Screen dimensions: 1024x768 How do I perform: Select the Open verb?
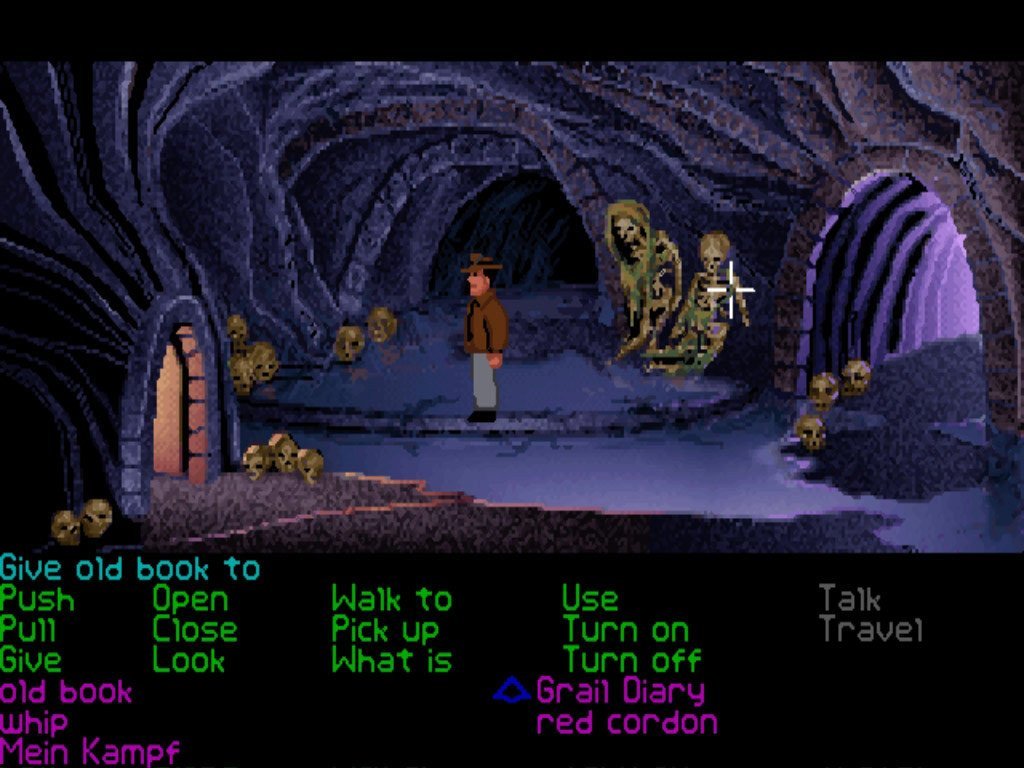(x=190, y=600)
